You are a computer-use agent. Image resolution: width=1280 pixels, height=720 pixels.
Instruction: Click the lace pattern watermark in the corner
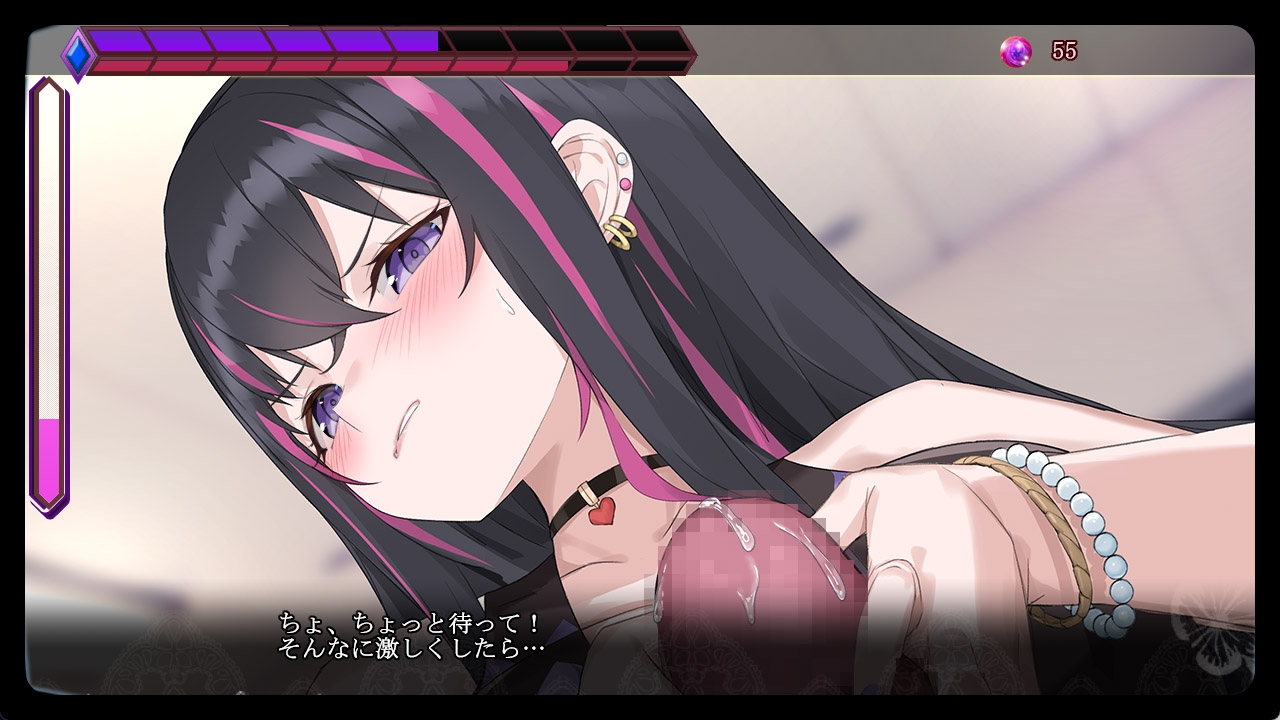[x=1215, y=655]
